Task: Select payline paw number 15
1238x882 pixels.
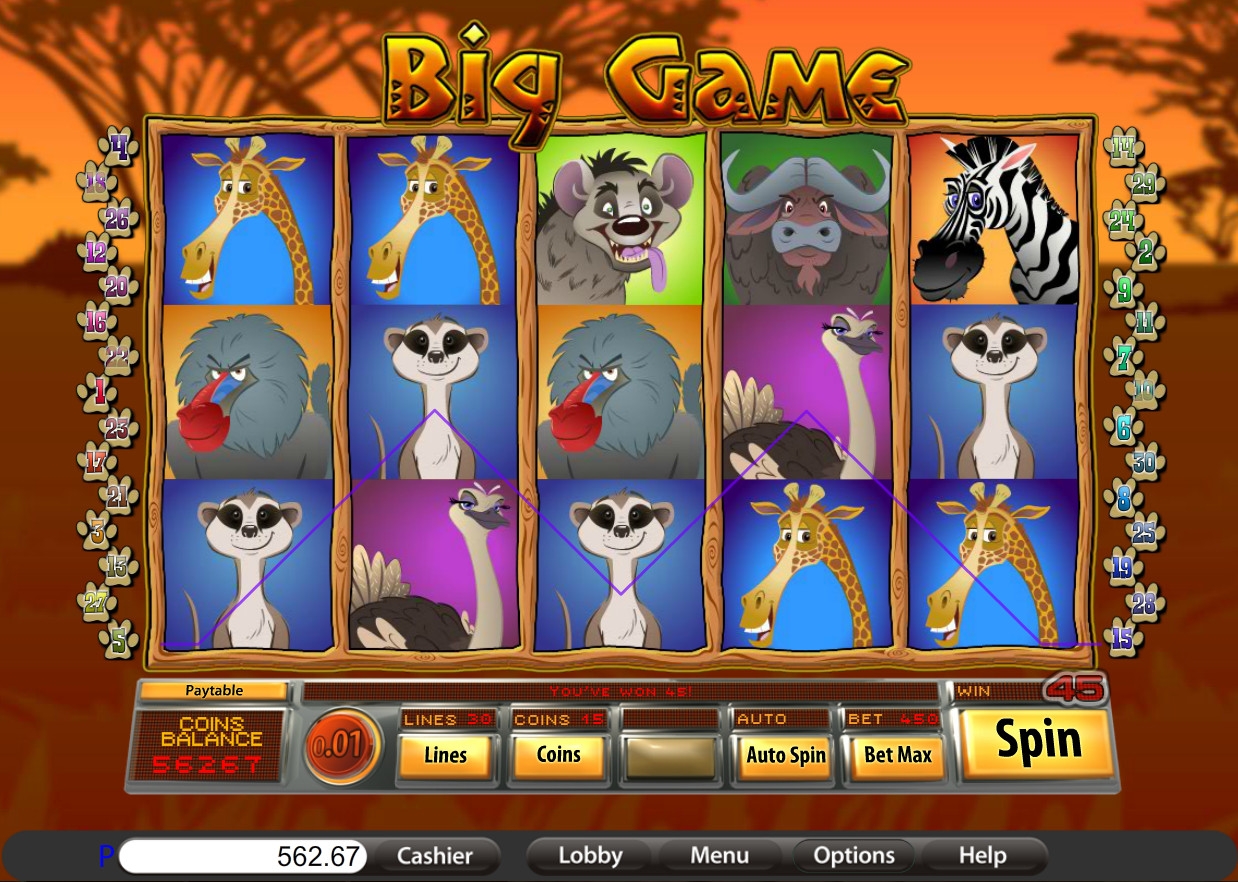Action: tap(1123, 638)
